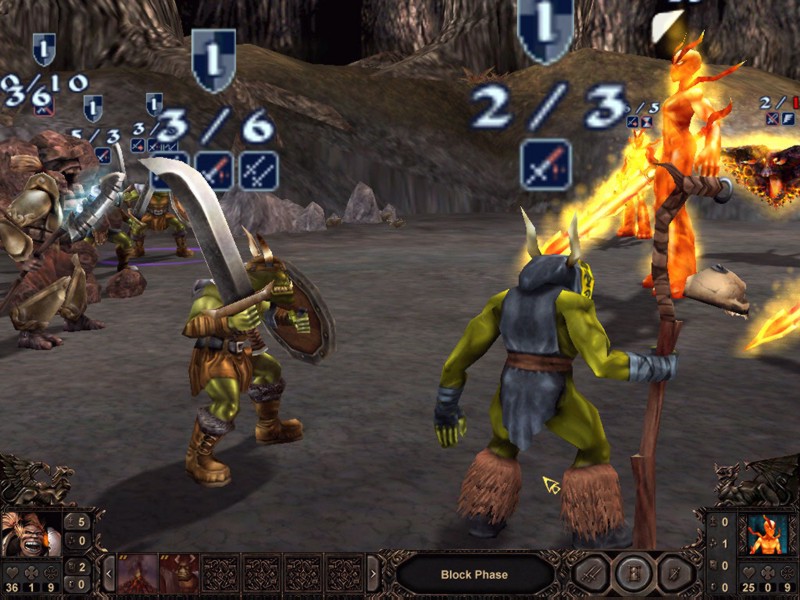Select the horned orc card in the hand

point(179,574)
